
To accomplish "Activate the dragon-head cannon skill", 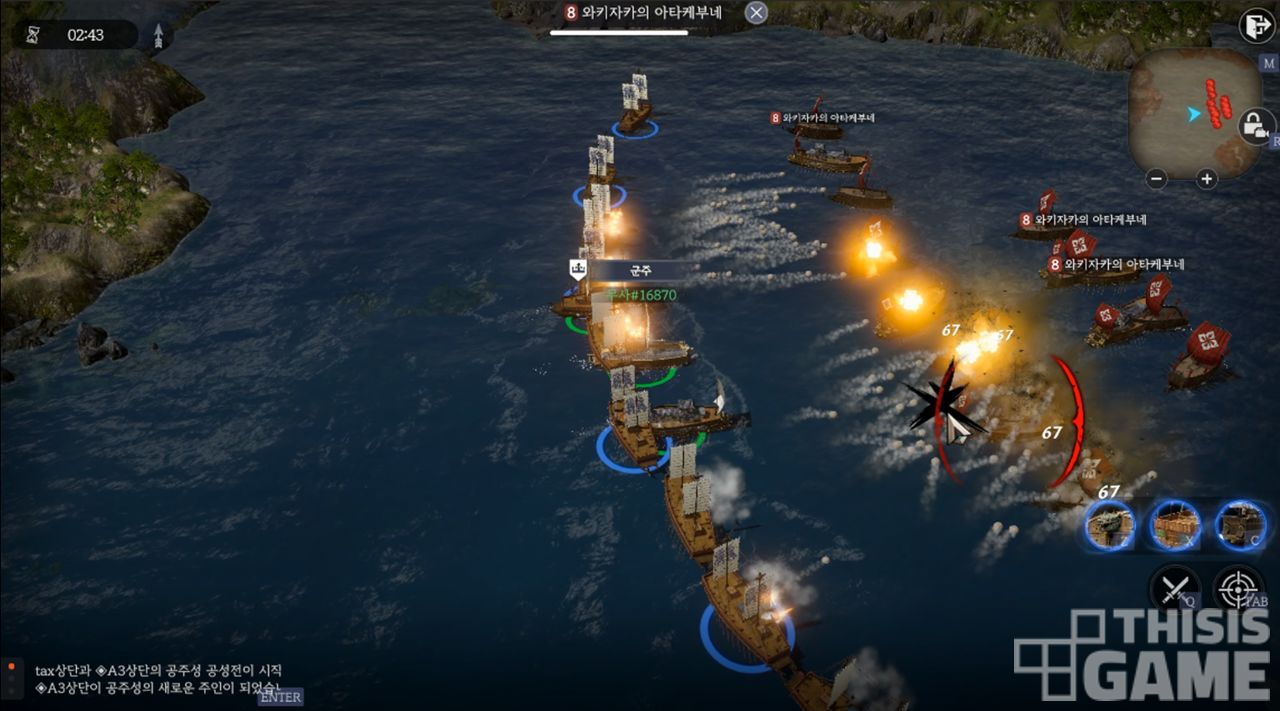I will [1110, 525].
